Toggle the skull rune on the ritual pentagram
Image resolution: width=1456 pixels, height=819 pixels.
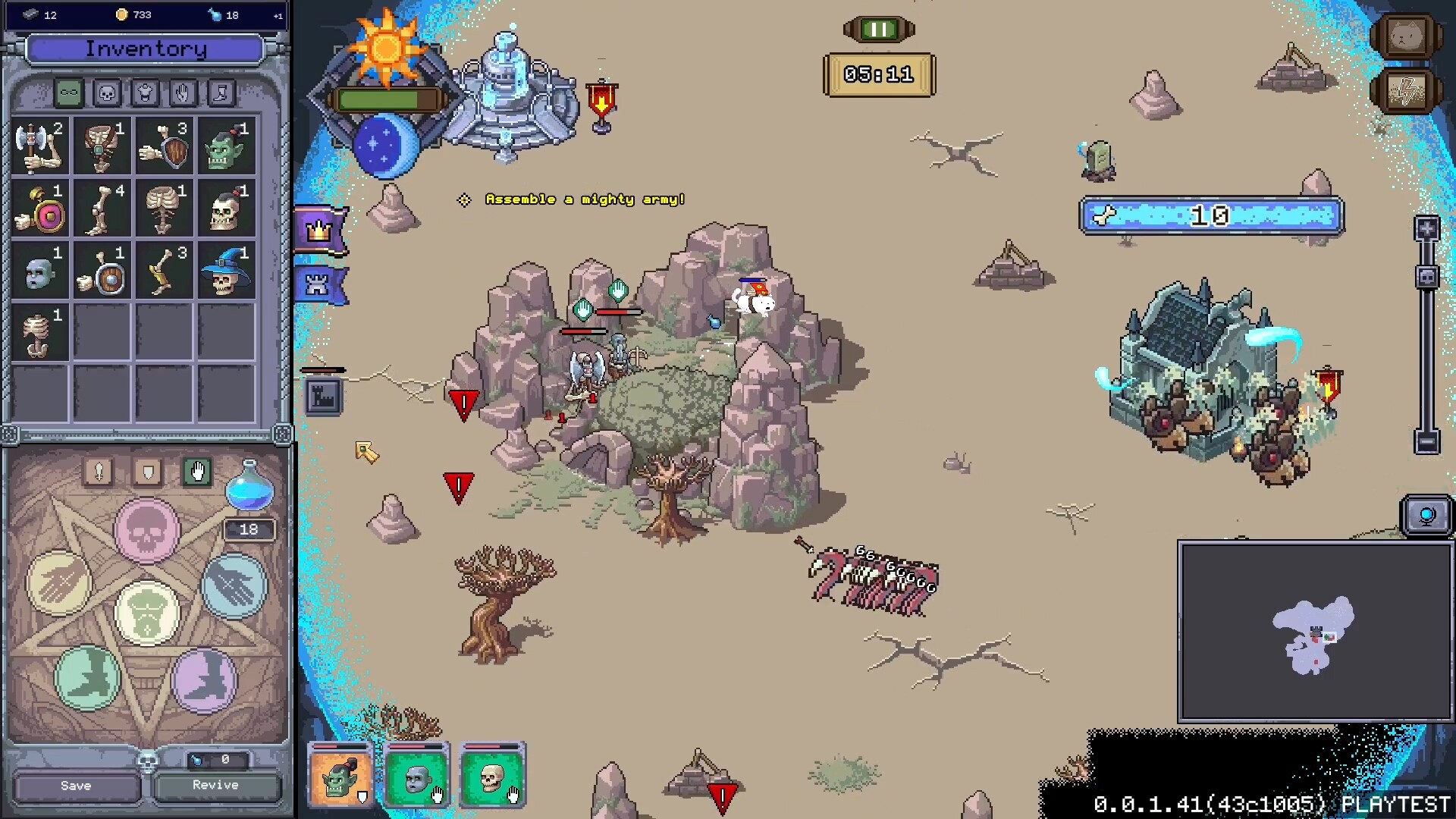[146, 529]
